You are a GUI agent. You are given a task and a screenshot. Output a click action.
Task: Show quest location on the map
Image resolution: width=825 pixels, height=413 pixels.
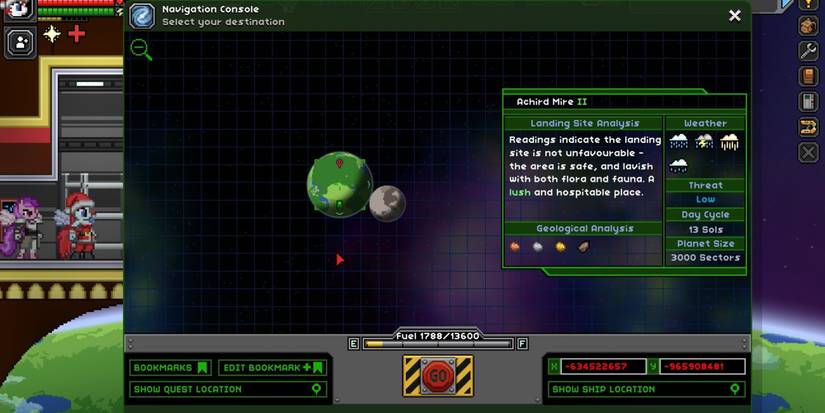tap(229, 389)
